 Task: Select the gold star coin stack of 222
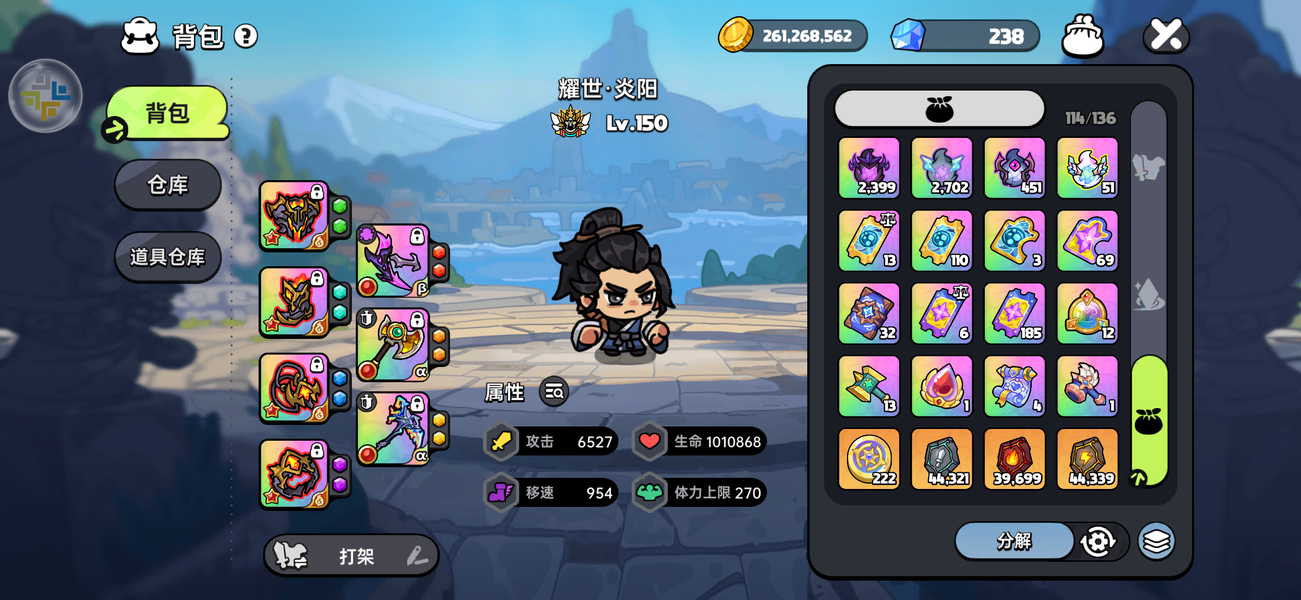click(868, 459)
